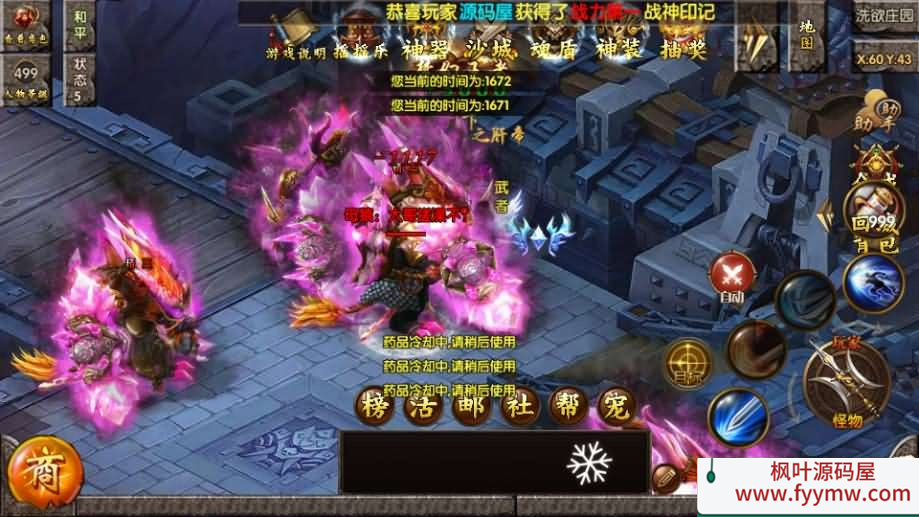Toggle the 和平 peace mode button
The width and height of the screenshot is (919, 517).
[80, 25]
